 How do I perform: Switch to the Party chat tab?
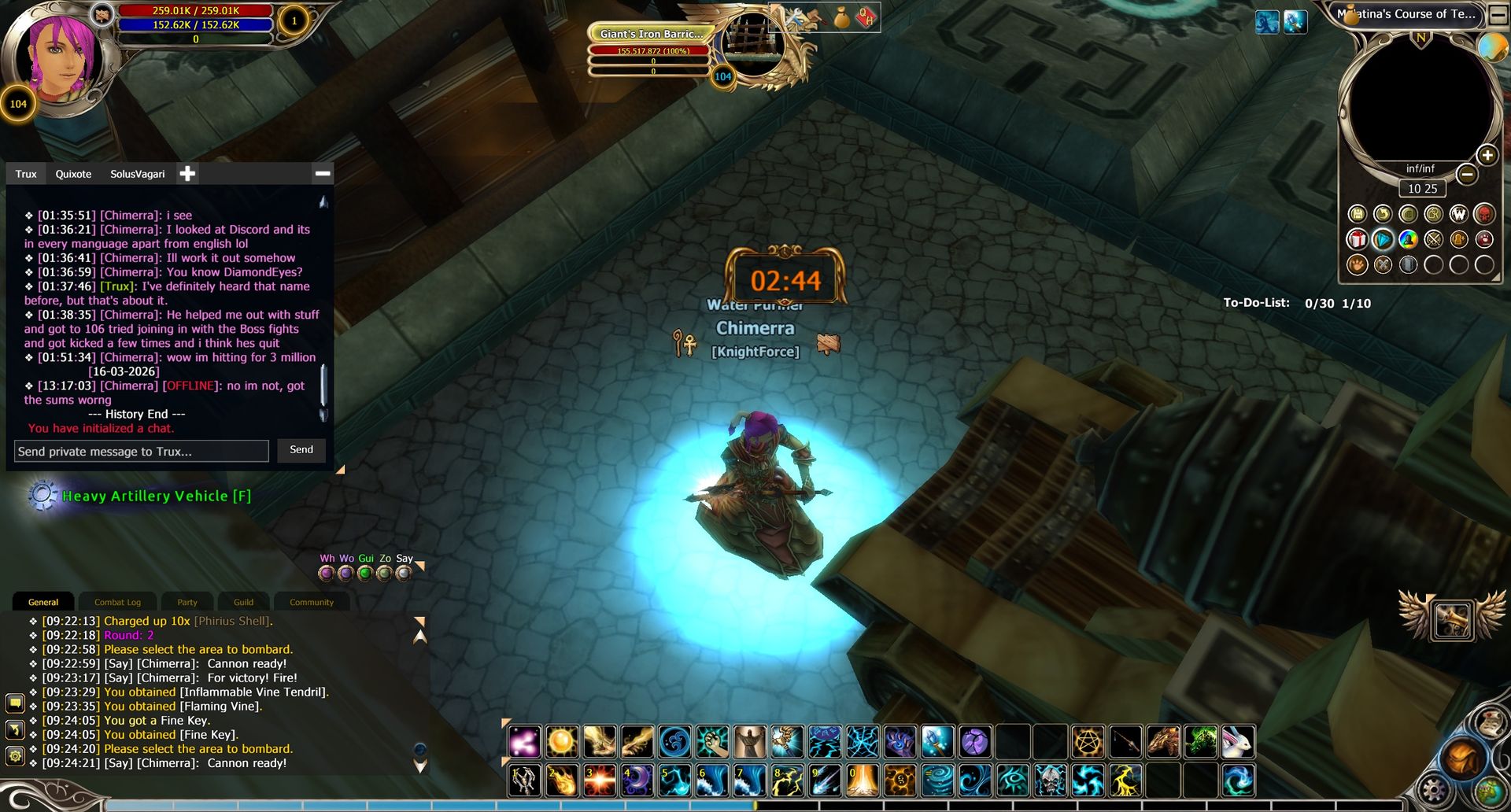pyautogui.click(x=187, y=603)
